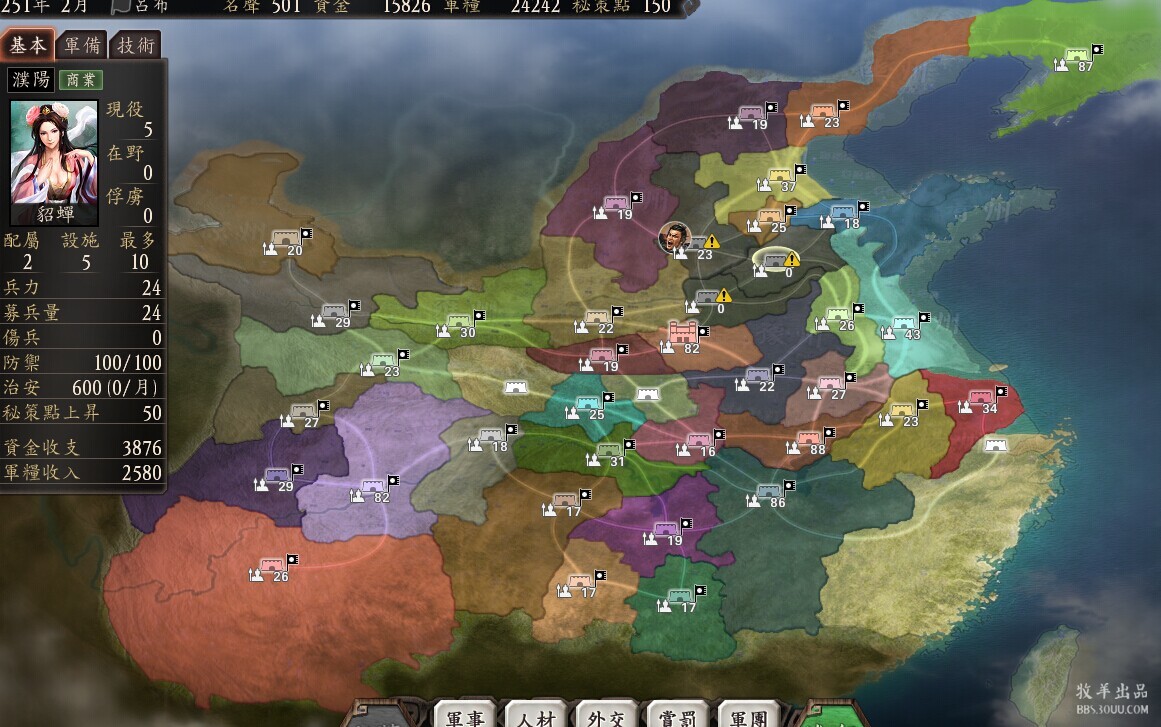Choose the 外交 diplomacy button
Viewport: 1161px width, 727px height.
(x=607, y=716)
